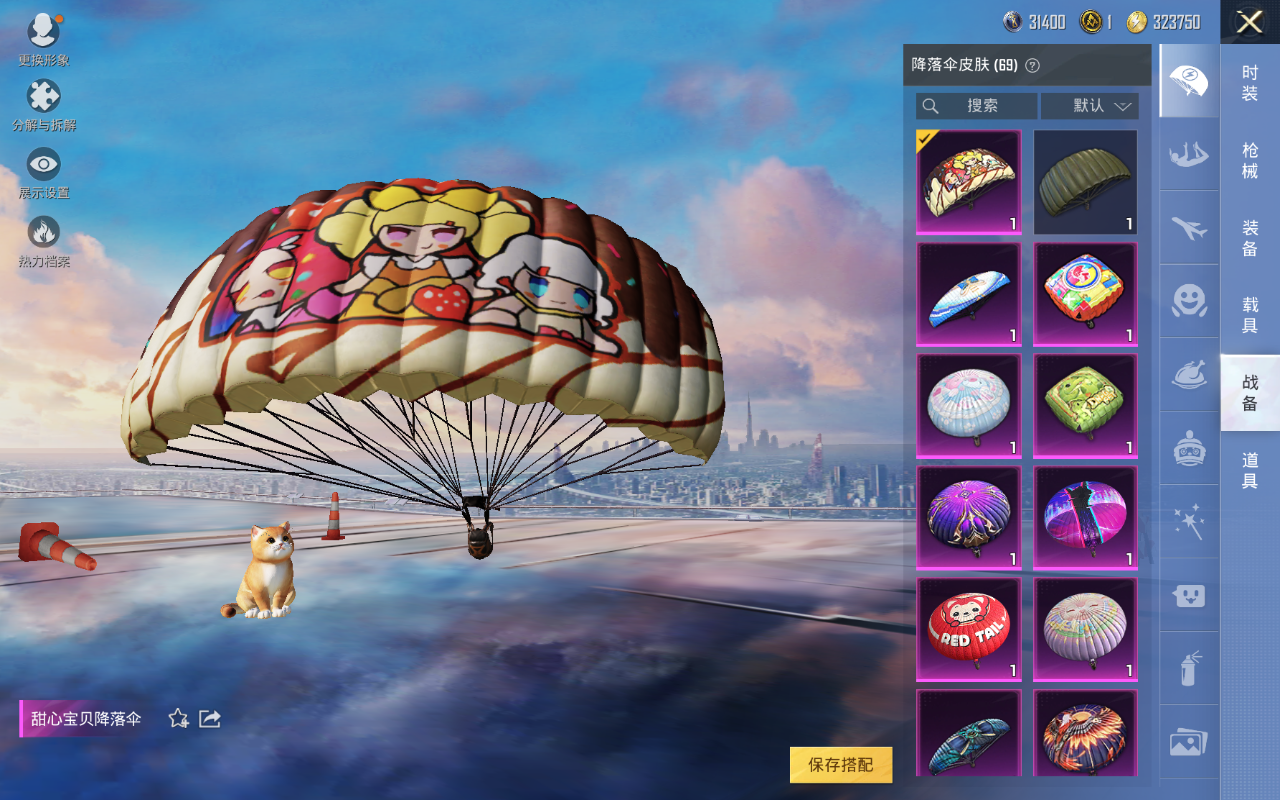Choose the RED TAIL red parachute skin
Viewport: 1280px width, 800px height.
click(968, 630)
